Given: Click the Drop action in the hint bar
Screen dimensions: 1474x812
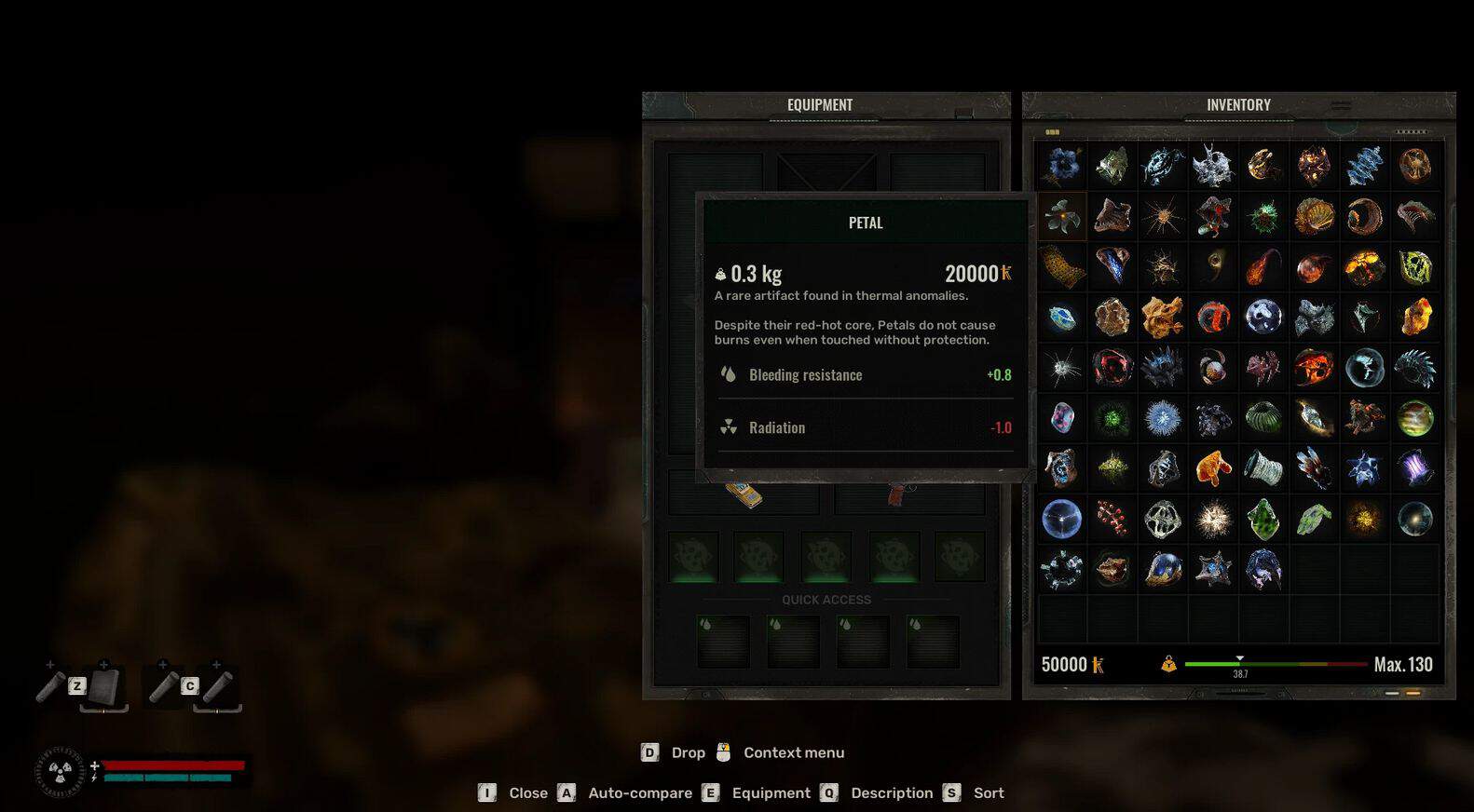Looking at the screenshot, I should [688, 752].
